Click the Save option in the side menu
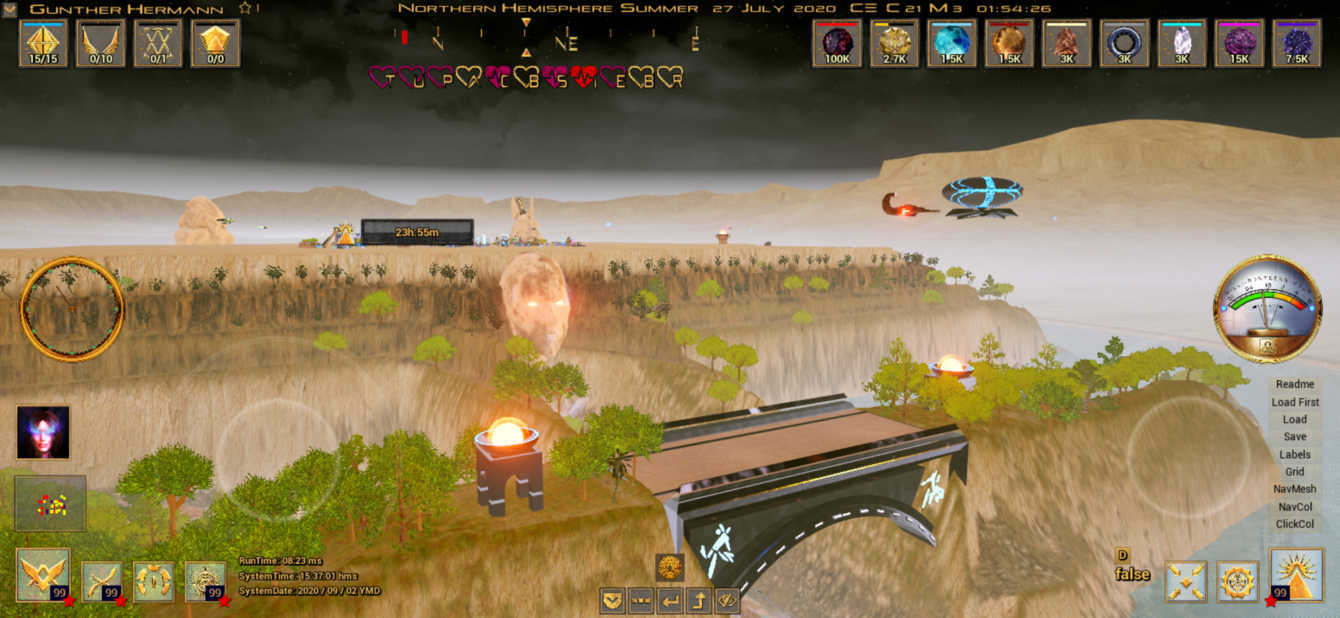This screenshot has height=618, width=1340. [x=1295, y=437]
